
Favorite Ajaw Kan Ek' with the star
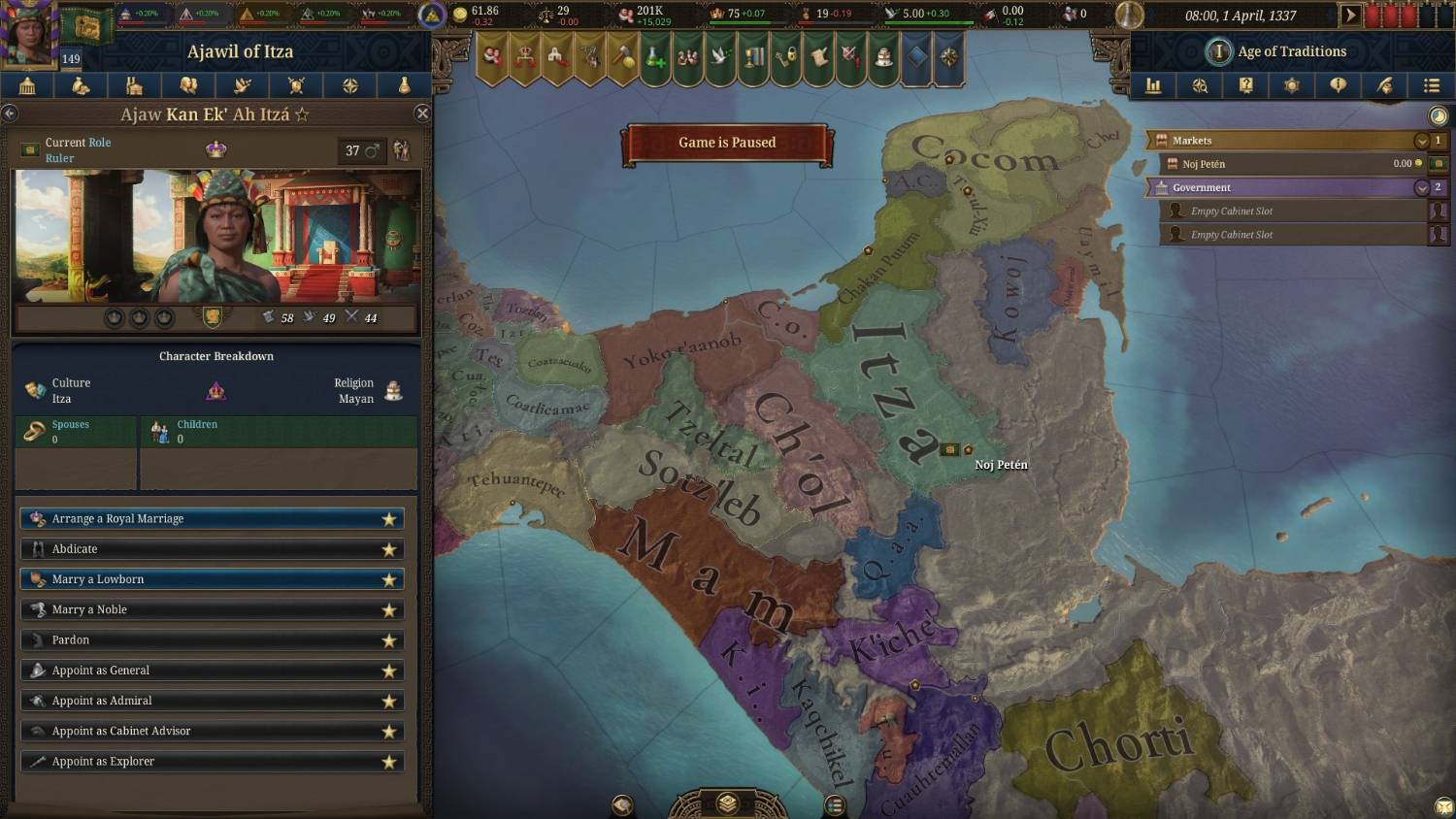point(302,115)
